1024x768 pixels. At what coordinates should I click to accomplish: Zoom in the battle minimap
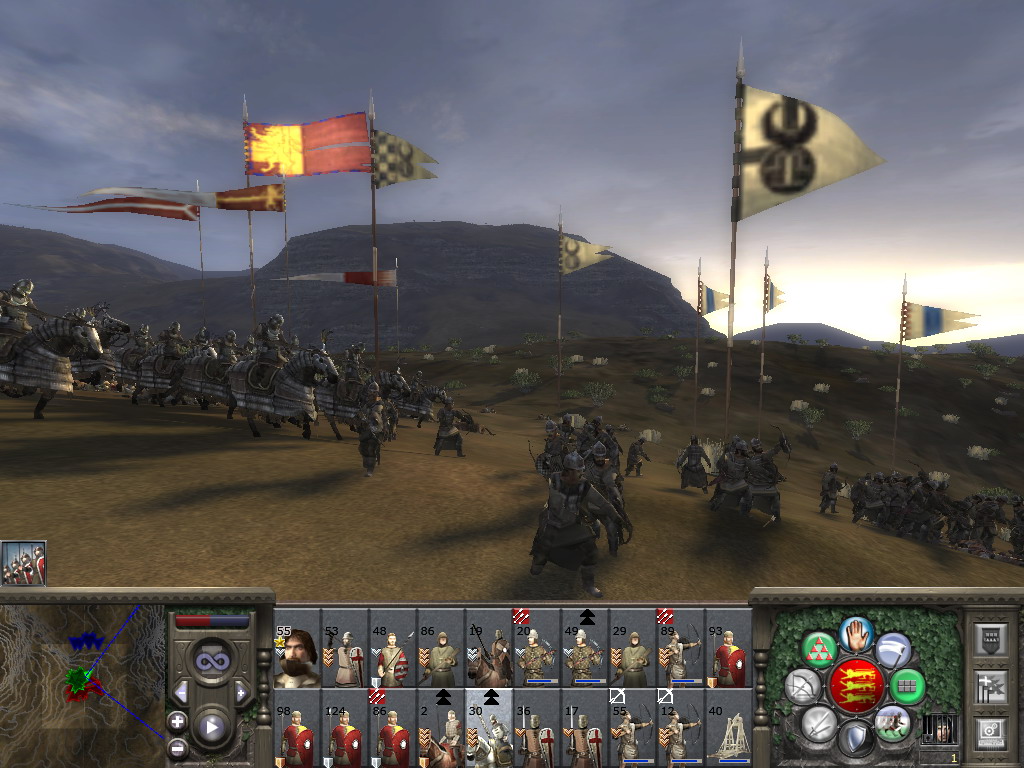pos(177,721)
